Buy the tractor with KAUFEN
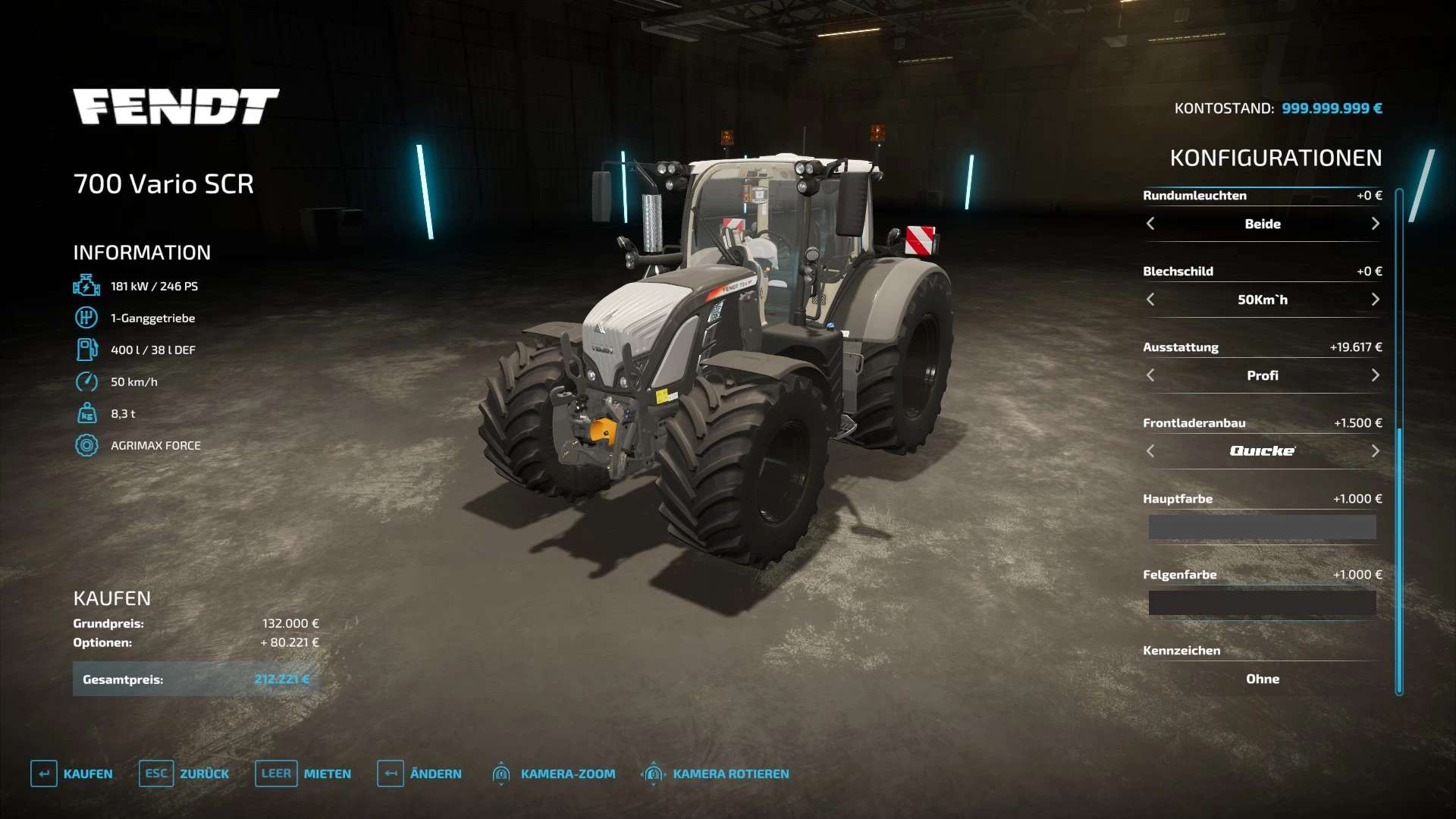This screenshot has width=1456, height=819. pyautogui.click(x=72, y=773)
